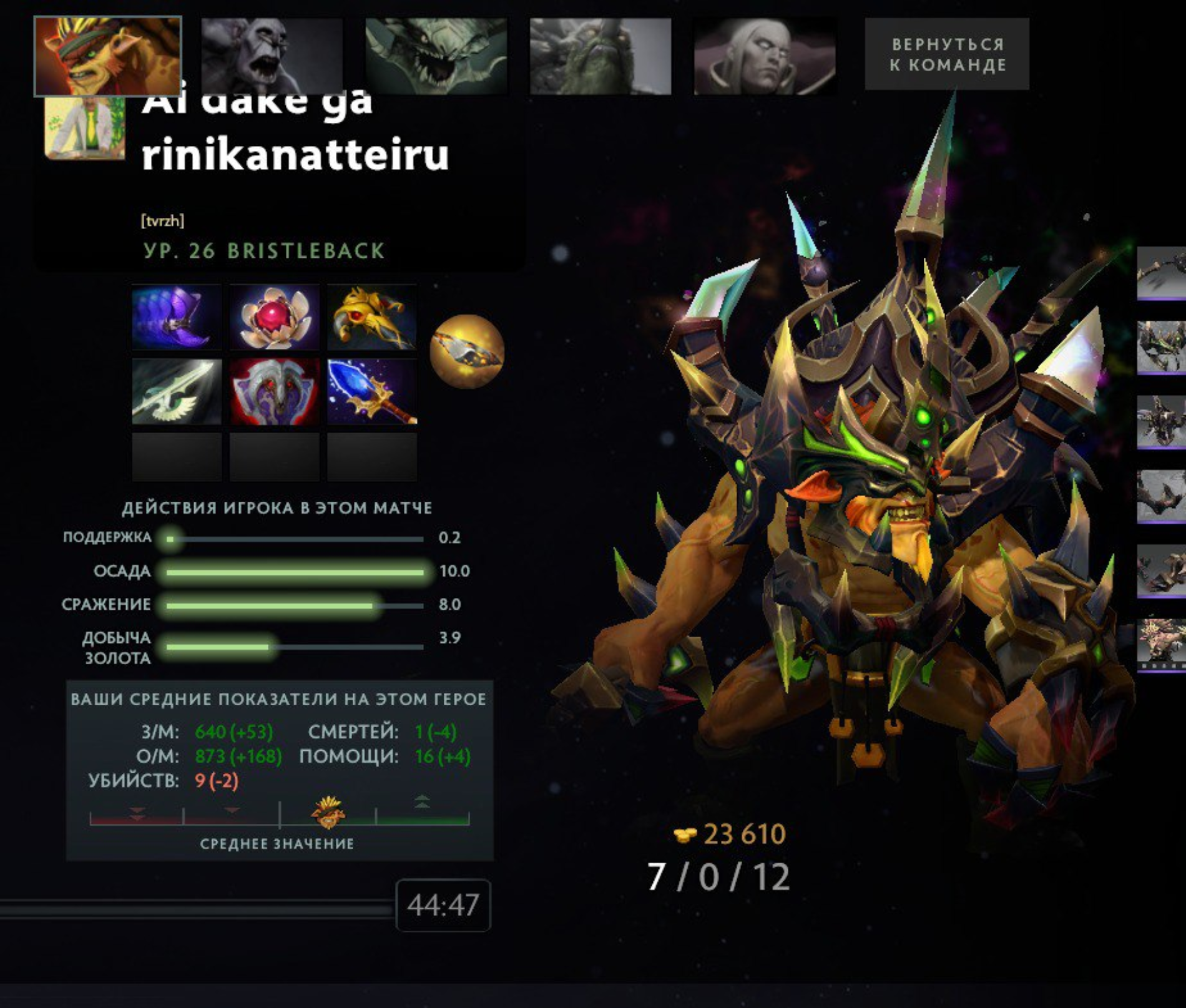
Task: Click the Crimson Guard item icon
Action: 274,391
